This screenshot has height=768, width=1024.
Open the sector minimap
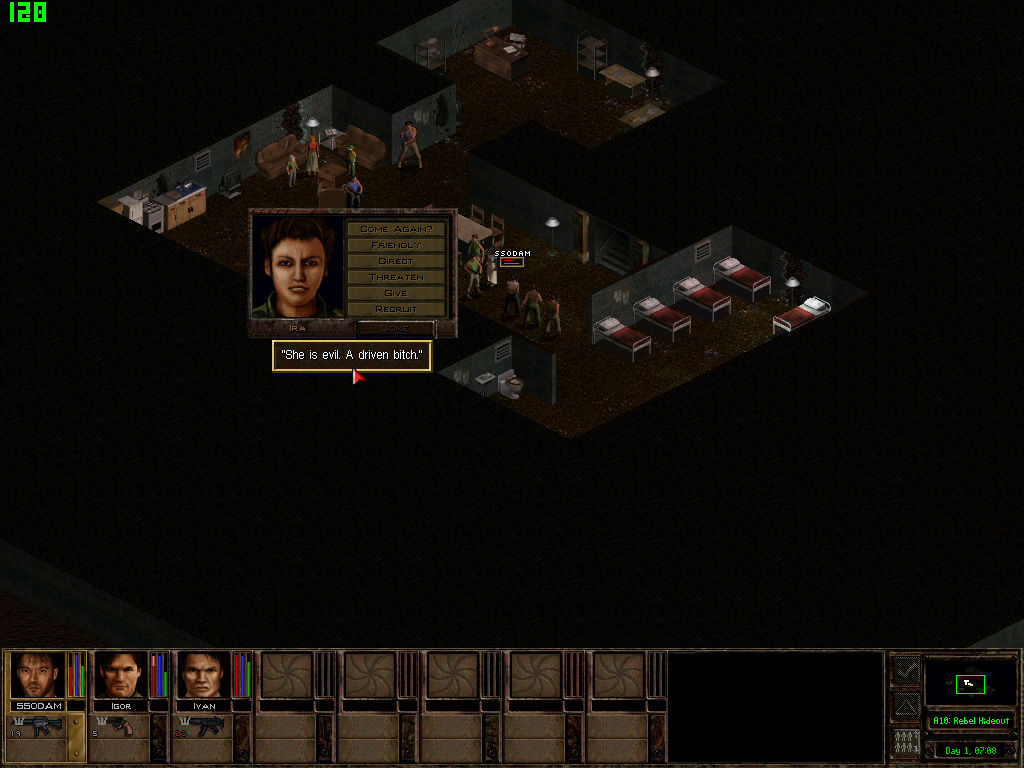(969, 683)
